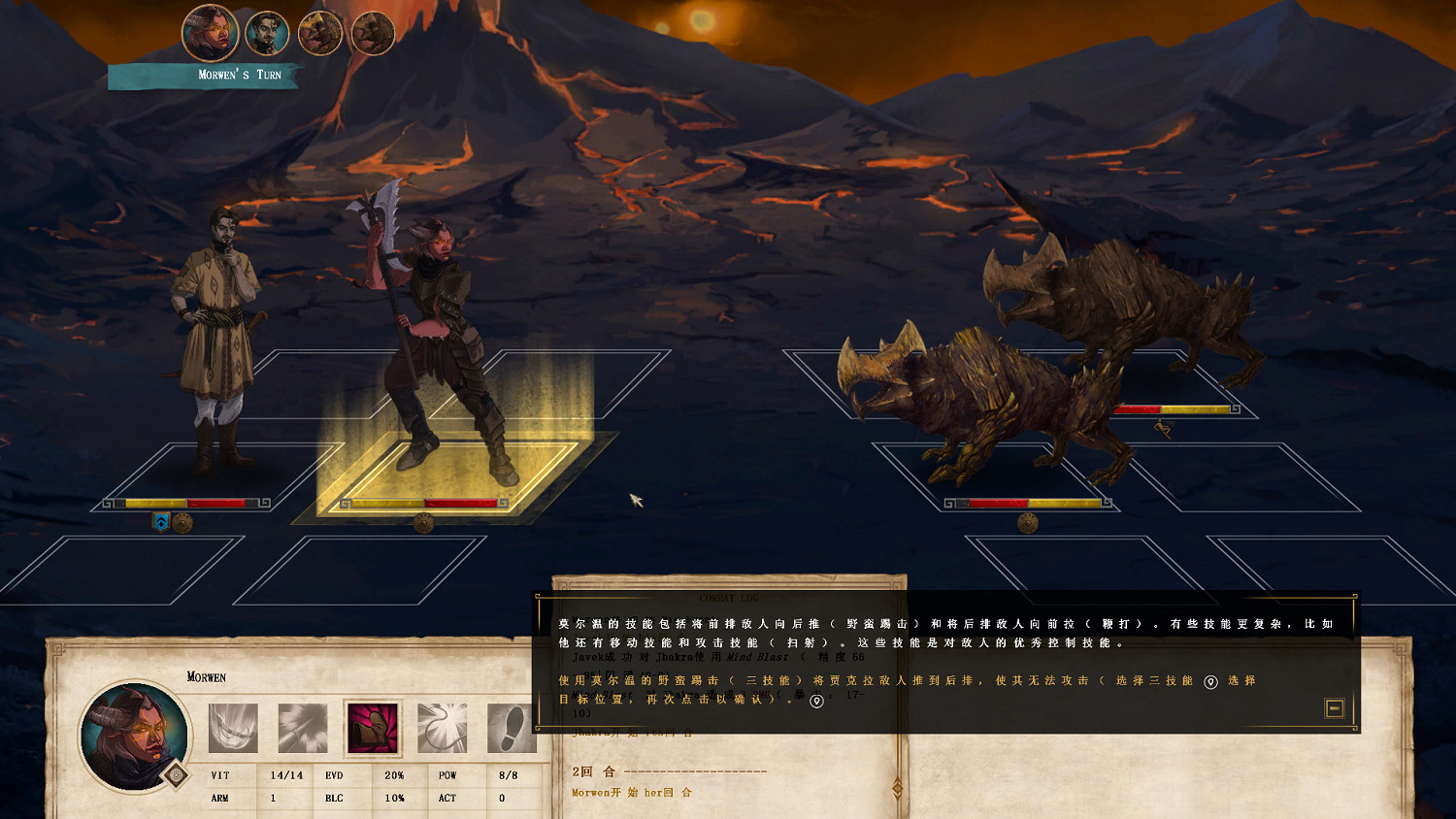Image resolution: width=1456 pixels, height=819 pixels.
Task: Click Morwen's portrait in the turn order
Action: coord(211,33)
